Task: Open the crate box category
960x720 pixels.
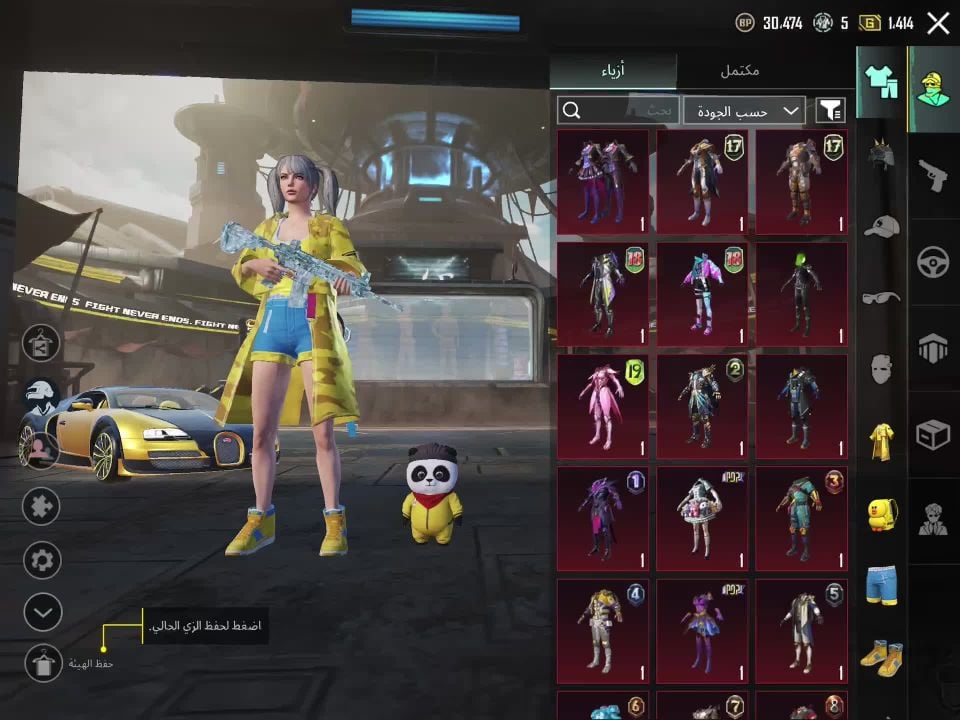Action: click(x=933, y=434)
